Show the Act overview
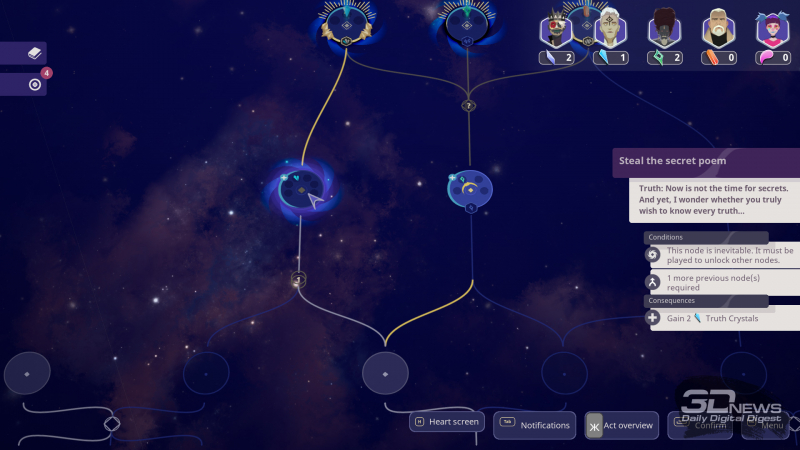Image resolution: width=800 pixels, height=450 pixels. pyautogui.click(x=622, y=425)
